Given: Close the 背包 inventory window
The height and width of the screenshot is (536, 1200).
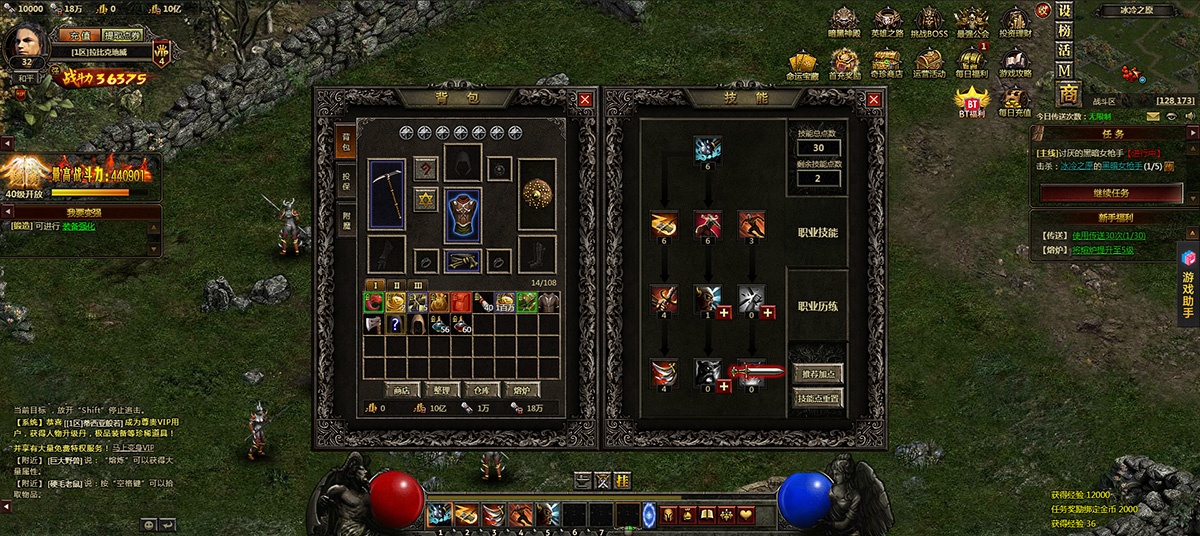Looking at the screenshot, I should 585,99.
